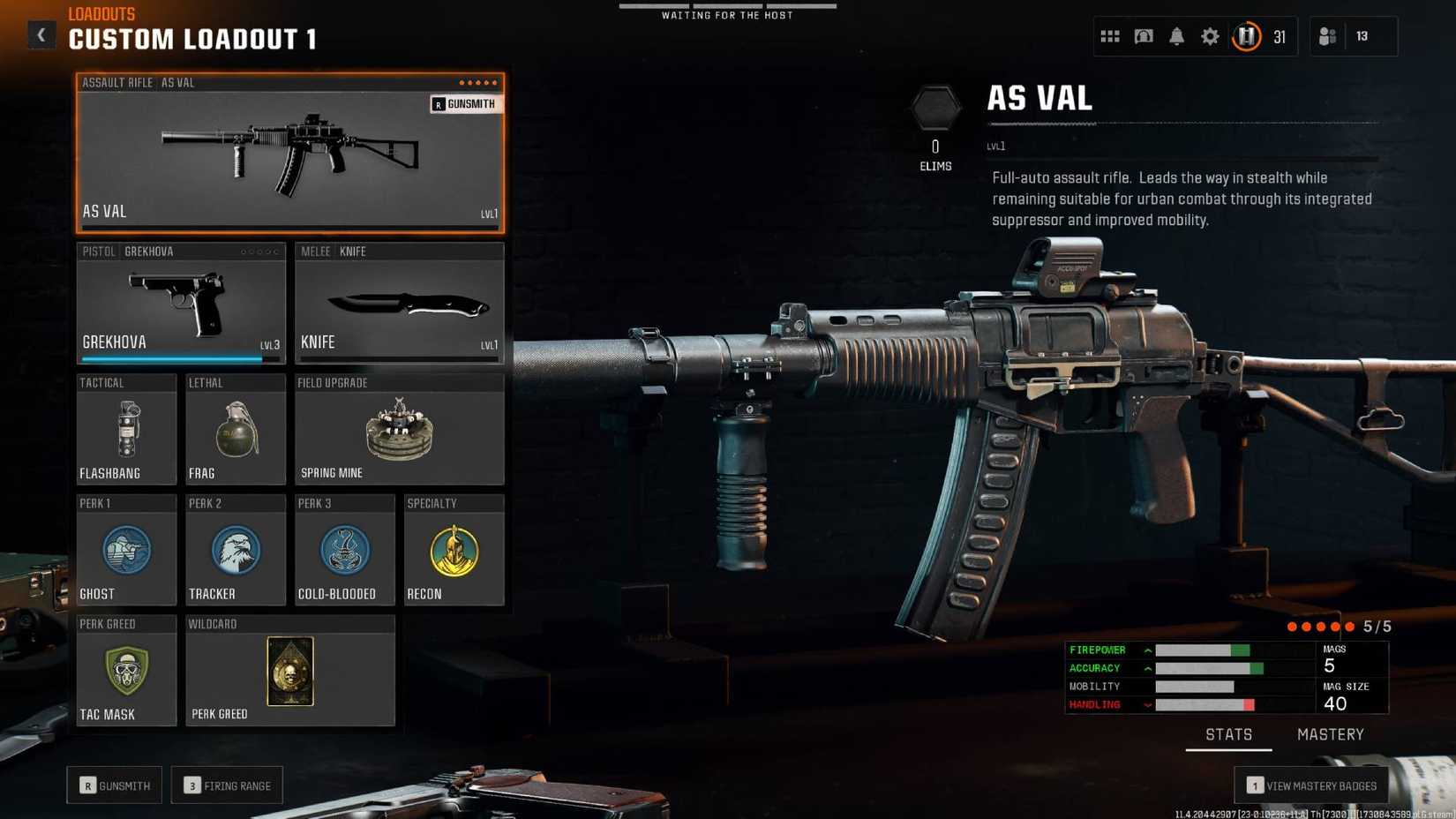
Task: Select the Recon specialty helmet icon
Action: tap(454, 551)
